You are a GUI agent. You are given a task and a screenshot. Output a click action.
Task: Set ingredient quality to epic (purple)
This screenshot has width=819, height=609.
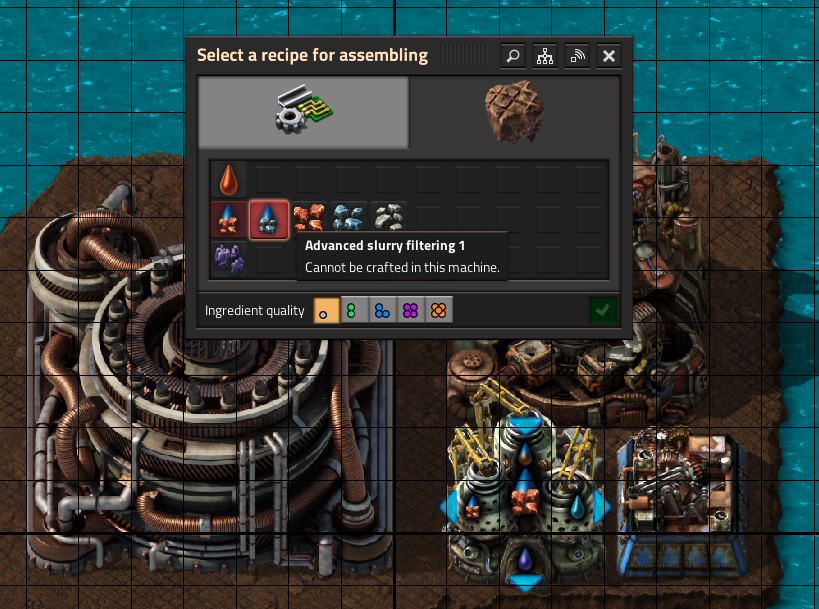[411, 311]
